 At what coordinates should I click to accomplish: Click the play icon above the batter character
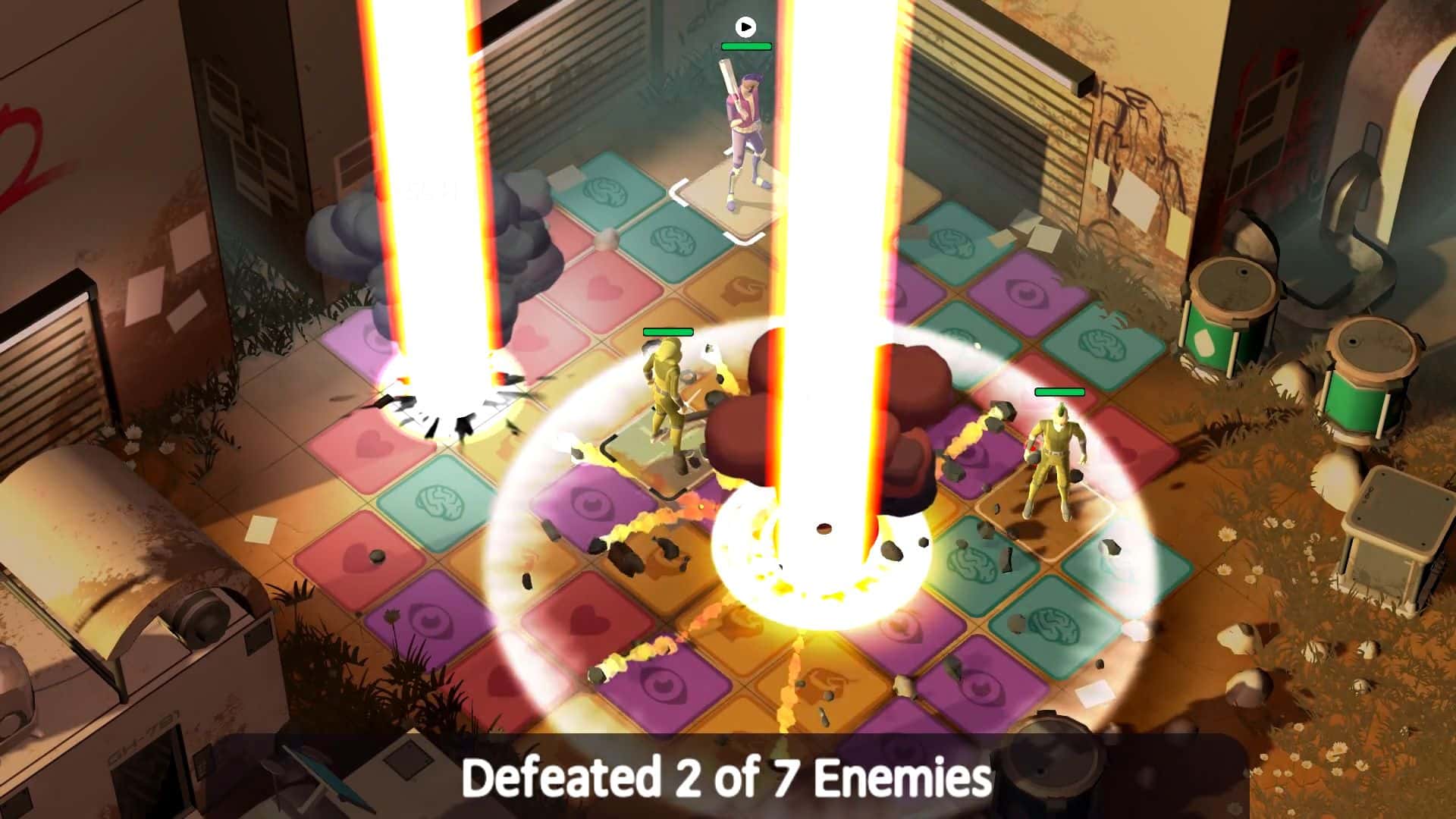pos(746,27)
